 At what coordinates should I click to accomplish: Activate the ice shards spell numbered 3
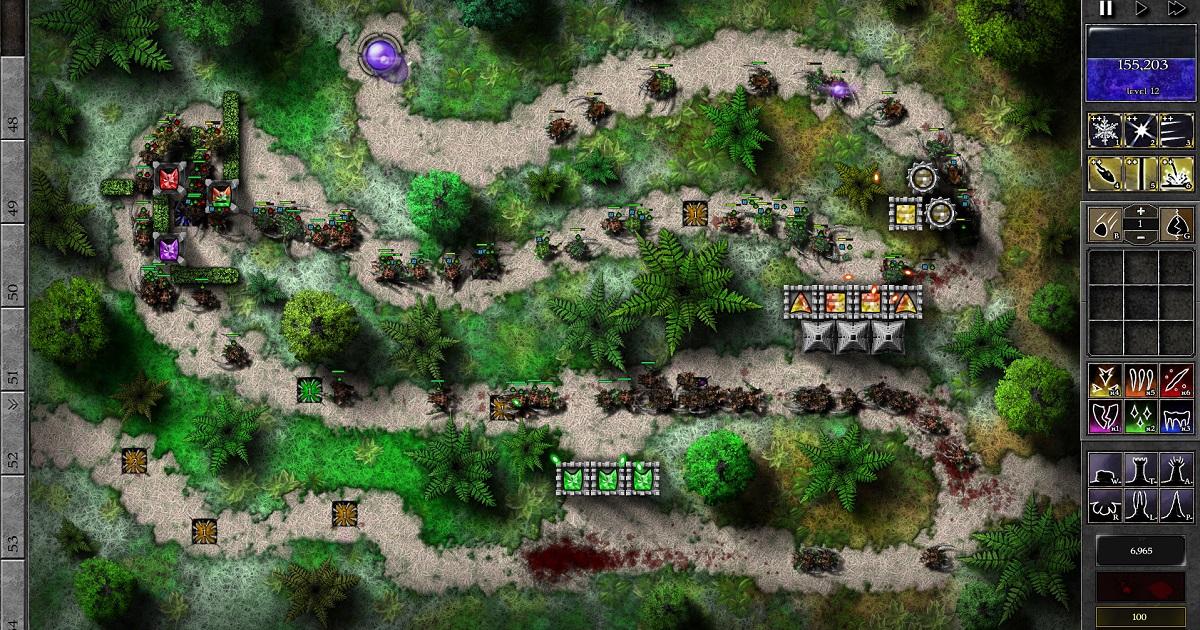pyautogui.click(x=1177, y=131)
